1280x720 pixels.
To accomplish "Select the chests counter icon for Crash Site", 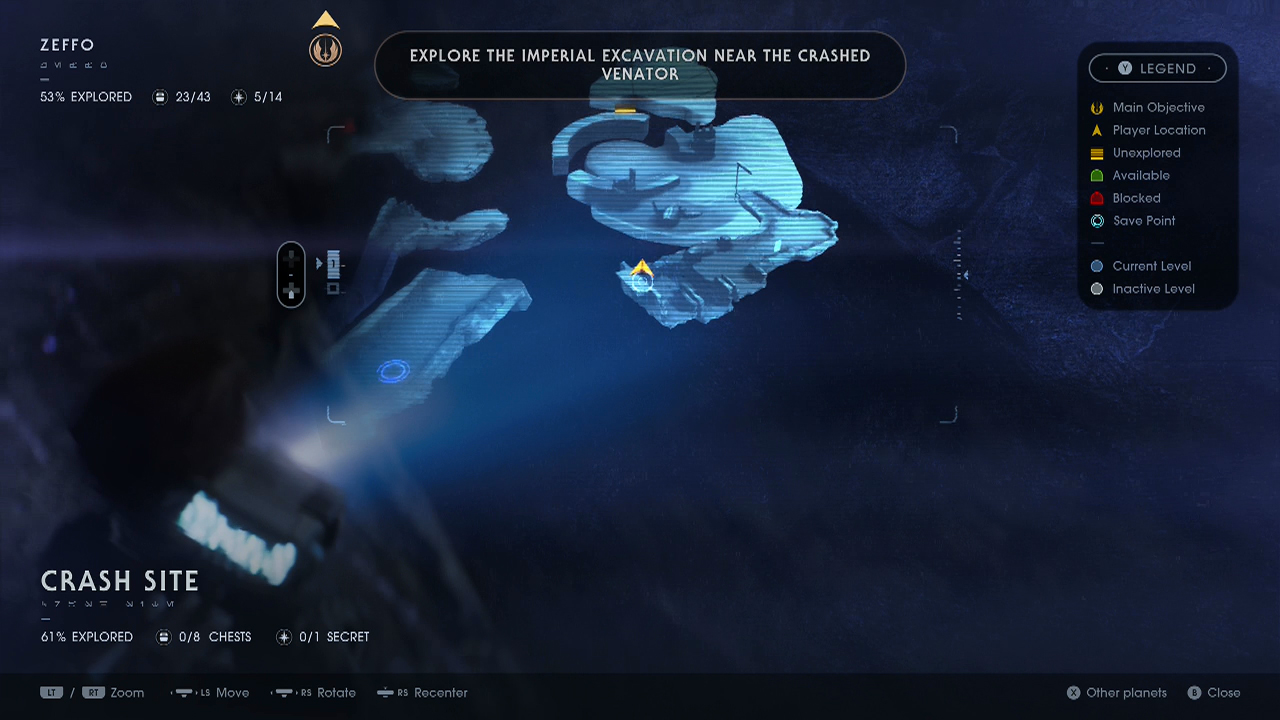I will pyautogui.click(x=163, y=637).
